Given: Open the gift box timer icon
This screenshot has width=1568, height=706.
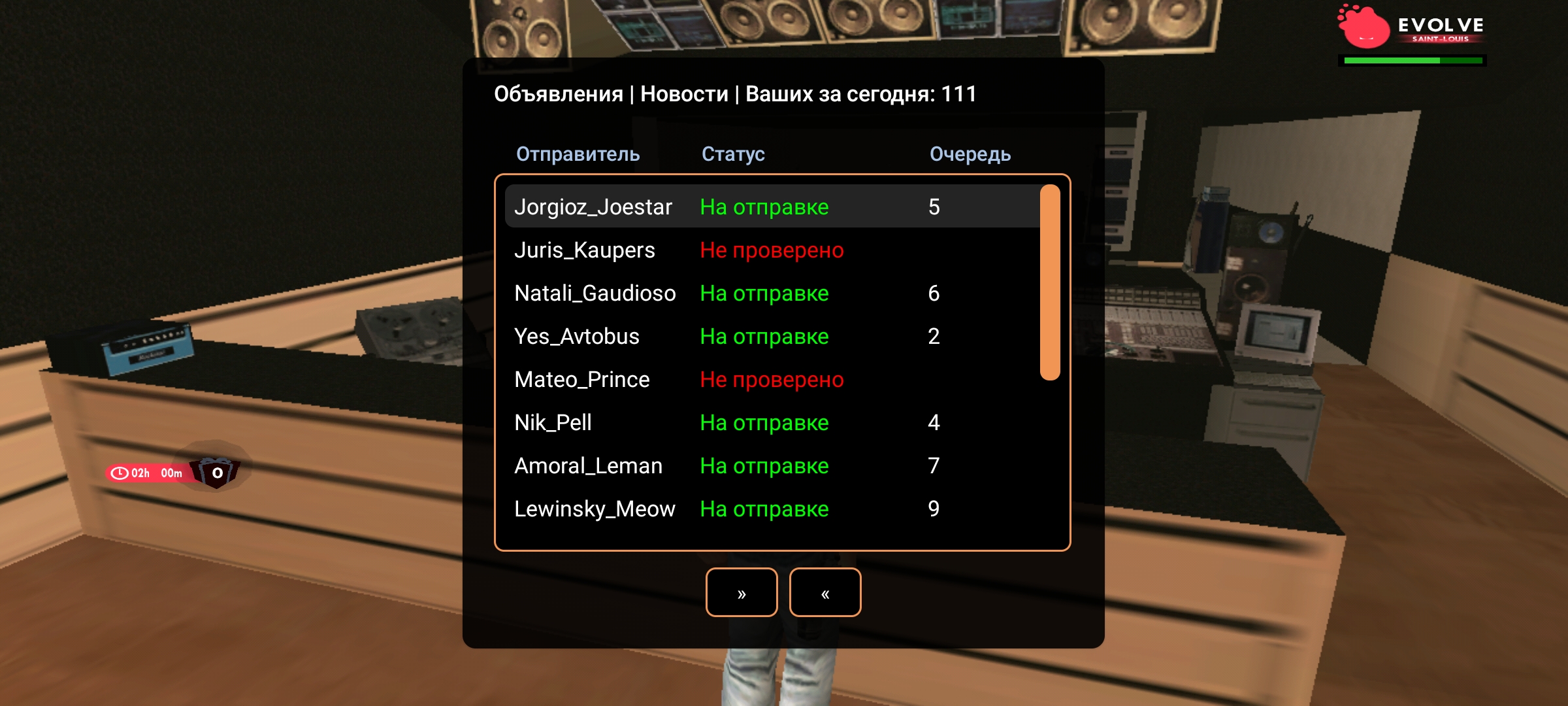Looking at the screenshot, I should coord(216,472).
